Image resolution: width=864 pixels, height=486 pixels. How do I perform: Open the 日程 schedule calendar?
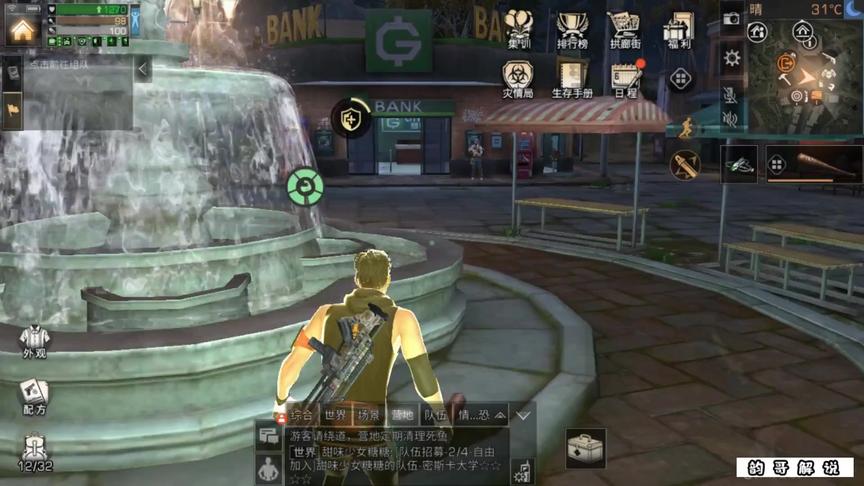pos(626,78)
